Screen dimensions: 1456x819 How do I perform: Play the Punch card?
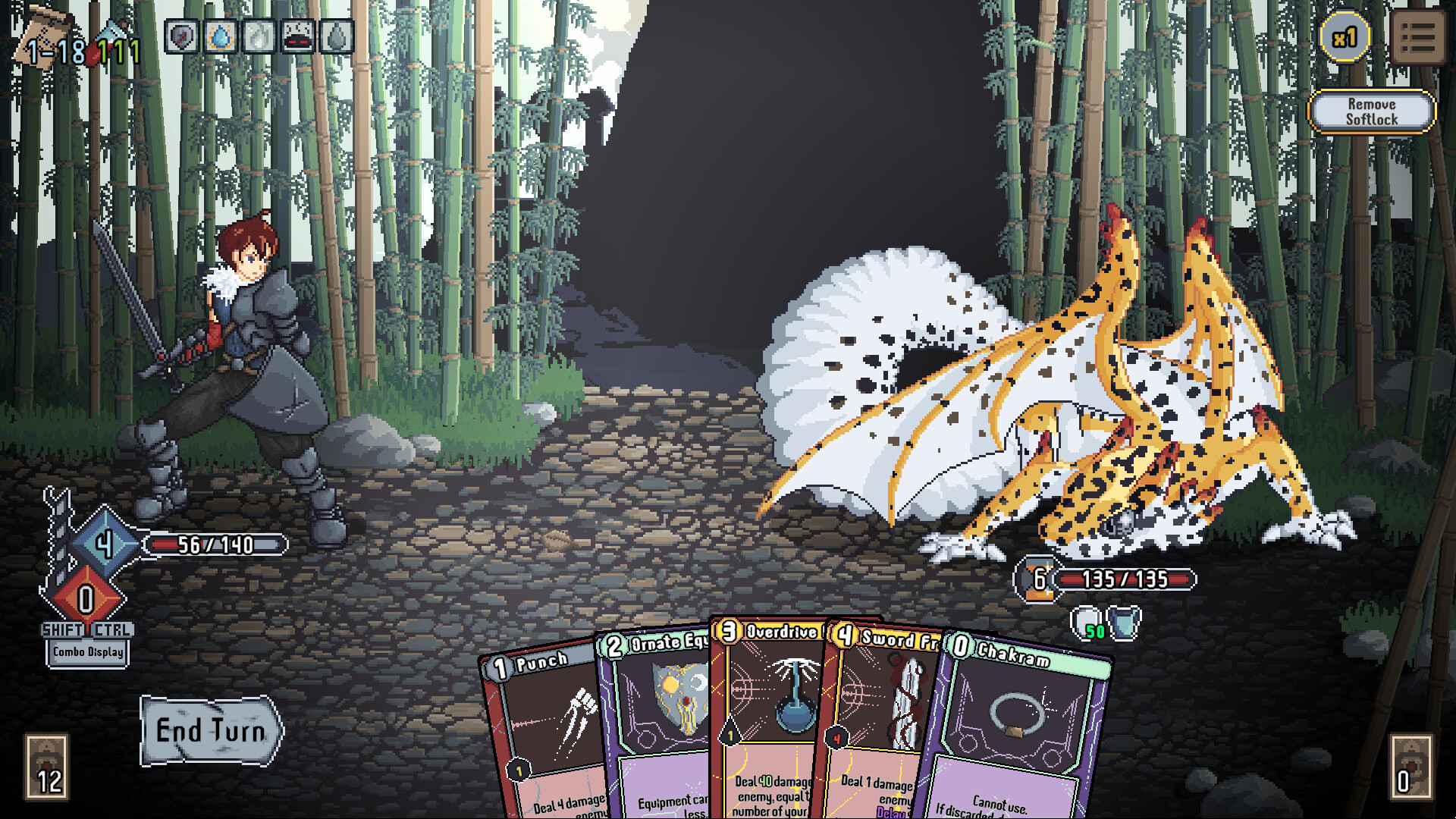tap(542, 728)
